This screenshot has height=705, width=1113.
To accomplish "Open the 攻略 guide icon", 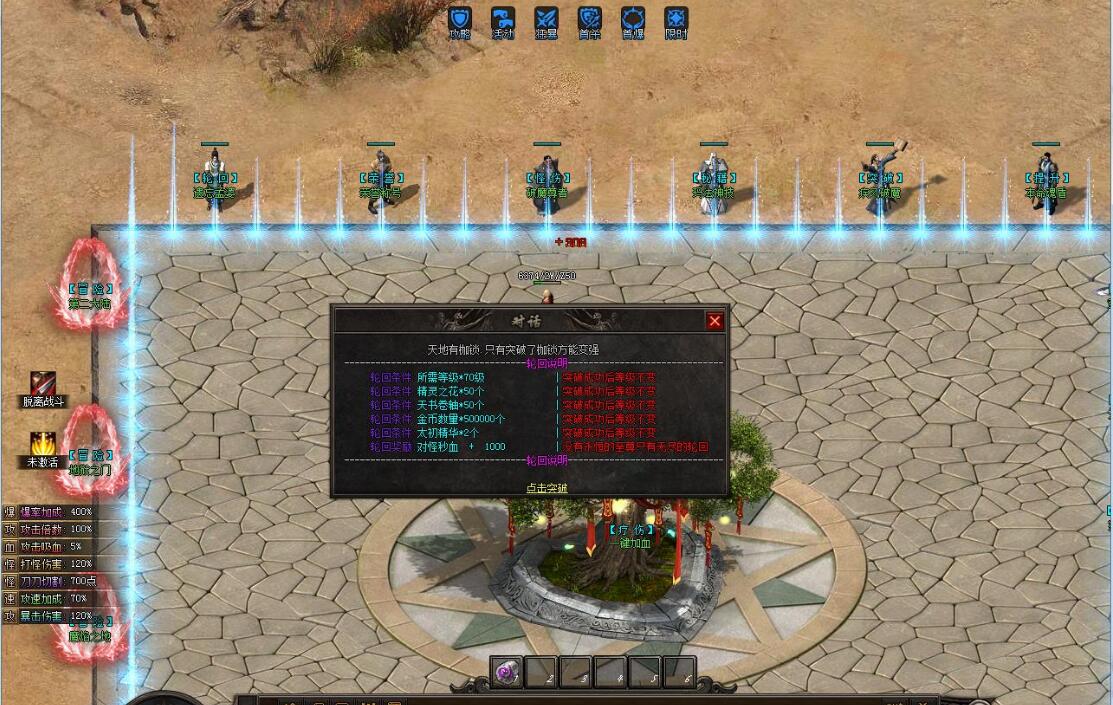I will coord(459,20).
